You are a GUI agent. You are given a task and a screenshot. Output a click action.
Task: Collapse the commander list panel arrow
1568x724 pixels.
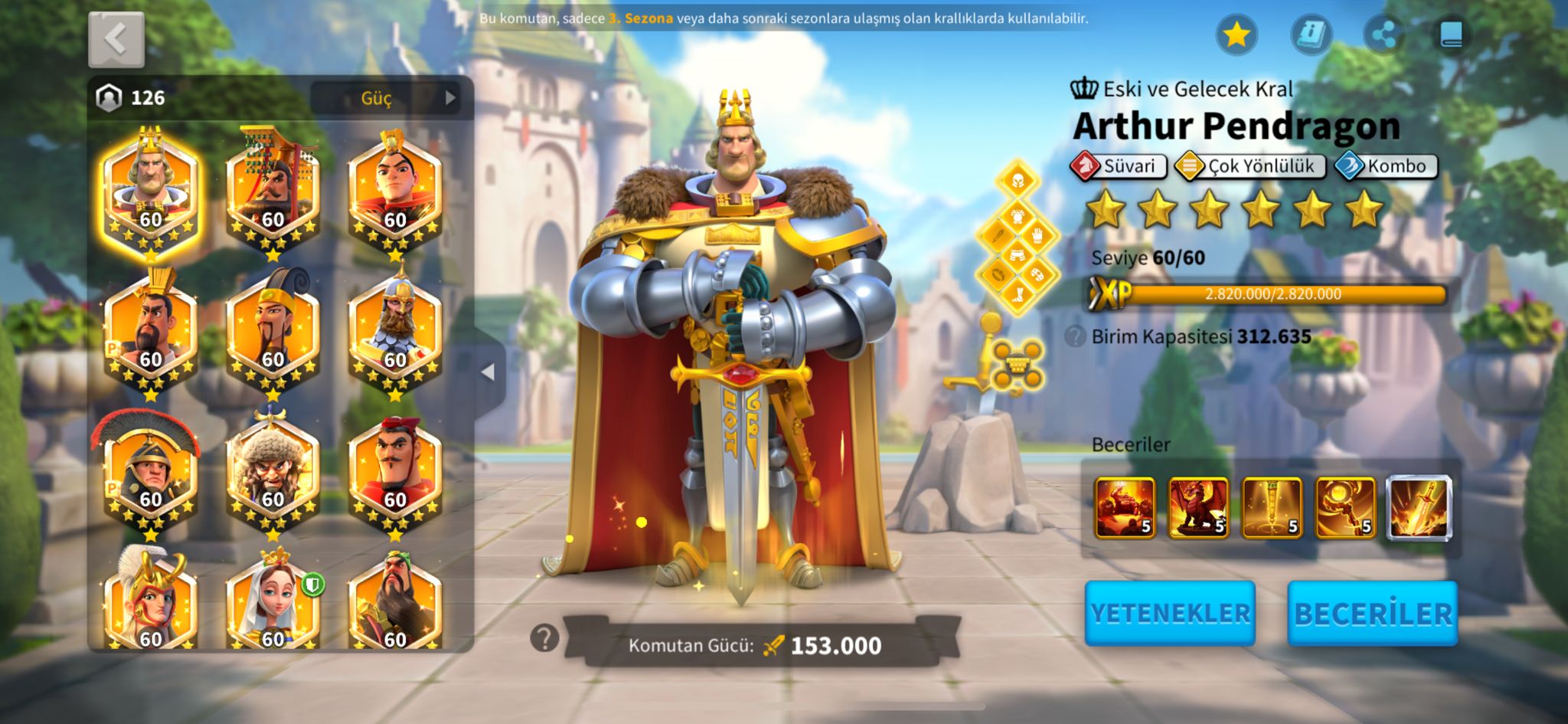pyautogui.click(x=488, y=372)
